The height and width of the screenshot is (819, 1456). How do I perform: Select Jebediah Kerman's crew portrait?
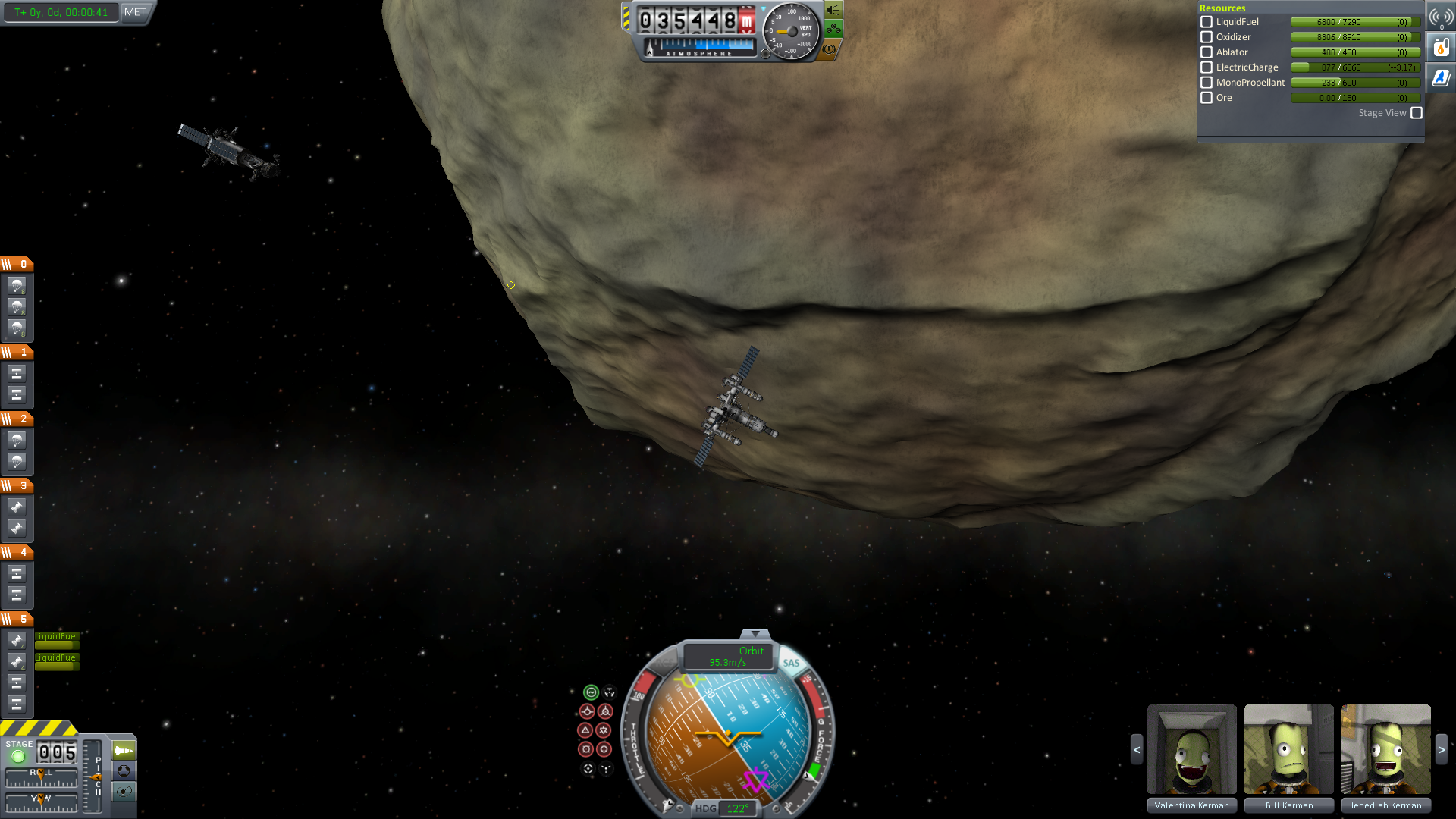(x=1385, y=749)
